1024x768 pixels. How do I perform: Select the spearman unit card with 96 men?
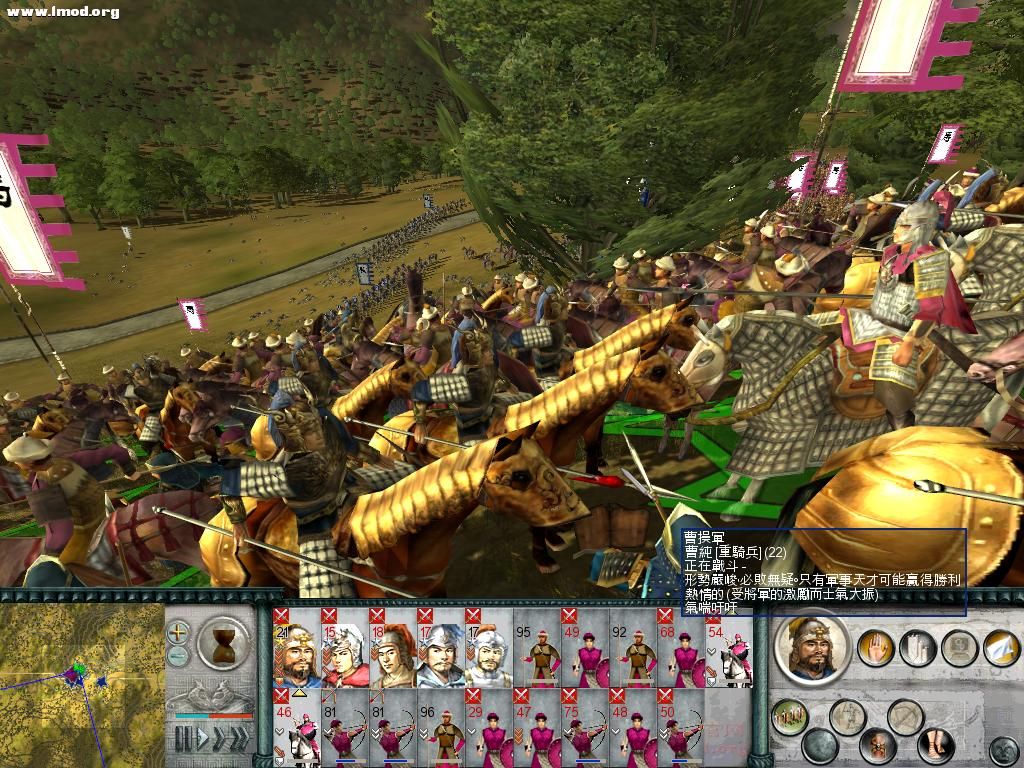[440, 729]
